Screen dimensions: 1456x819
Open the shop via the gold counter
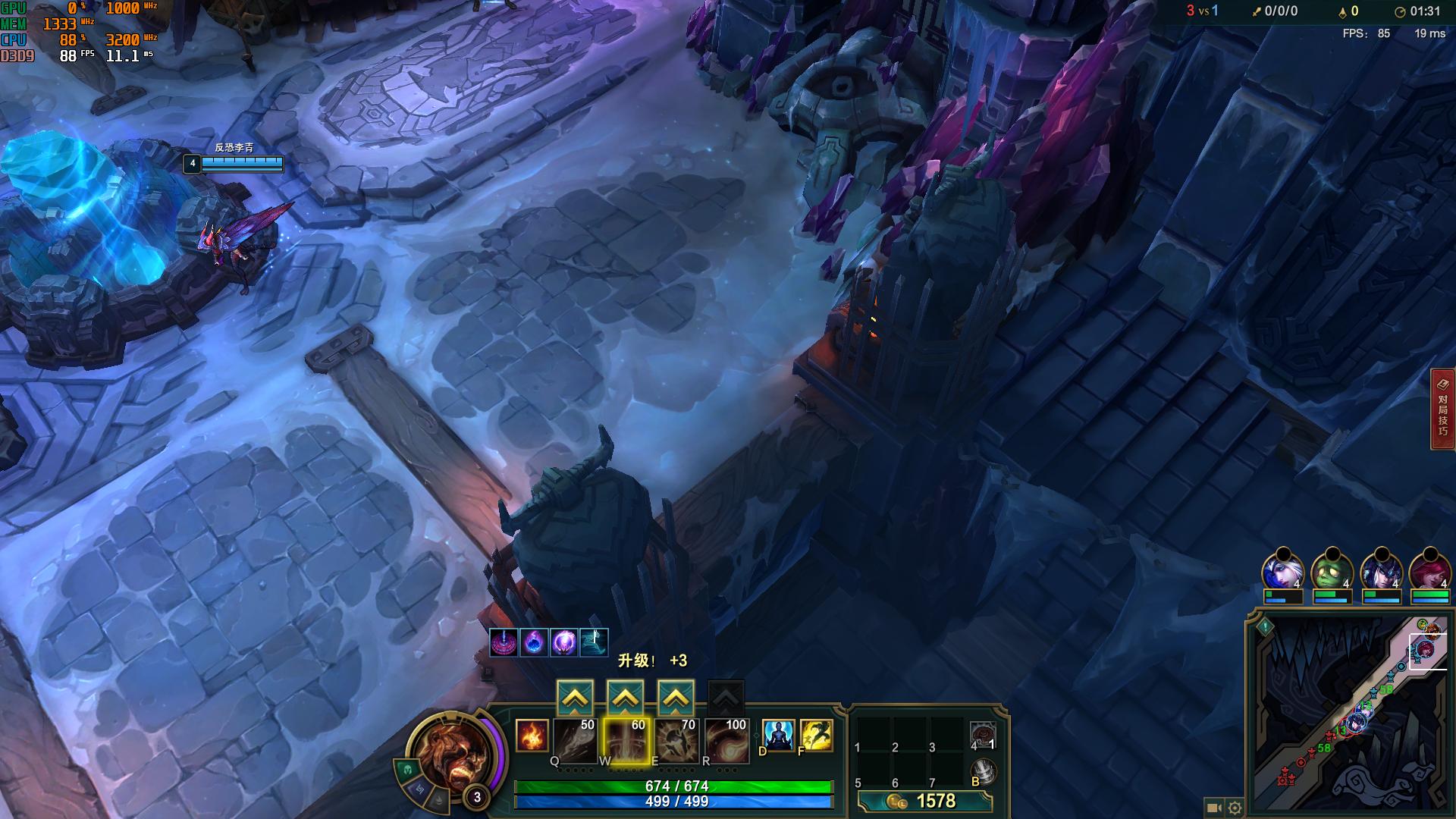(x=925, y=802)
